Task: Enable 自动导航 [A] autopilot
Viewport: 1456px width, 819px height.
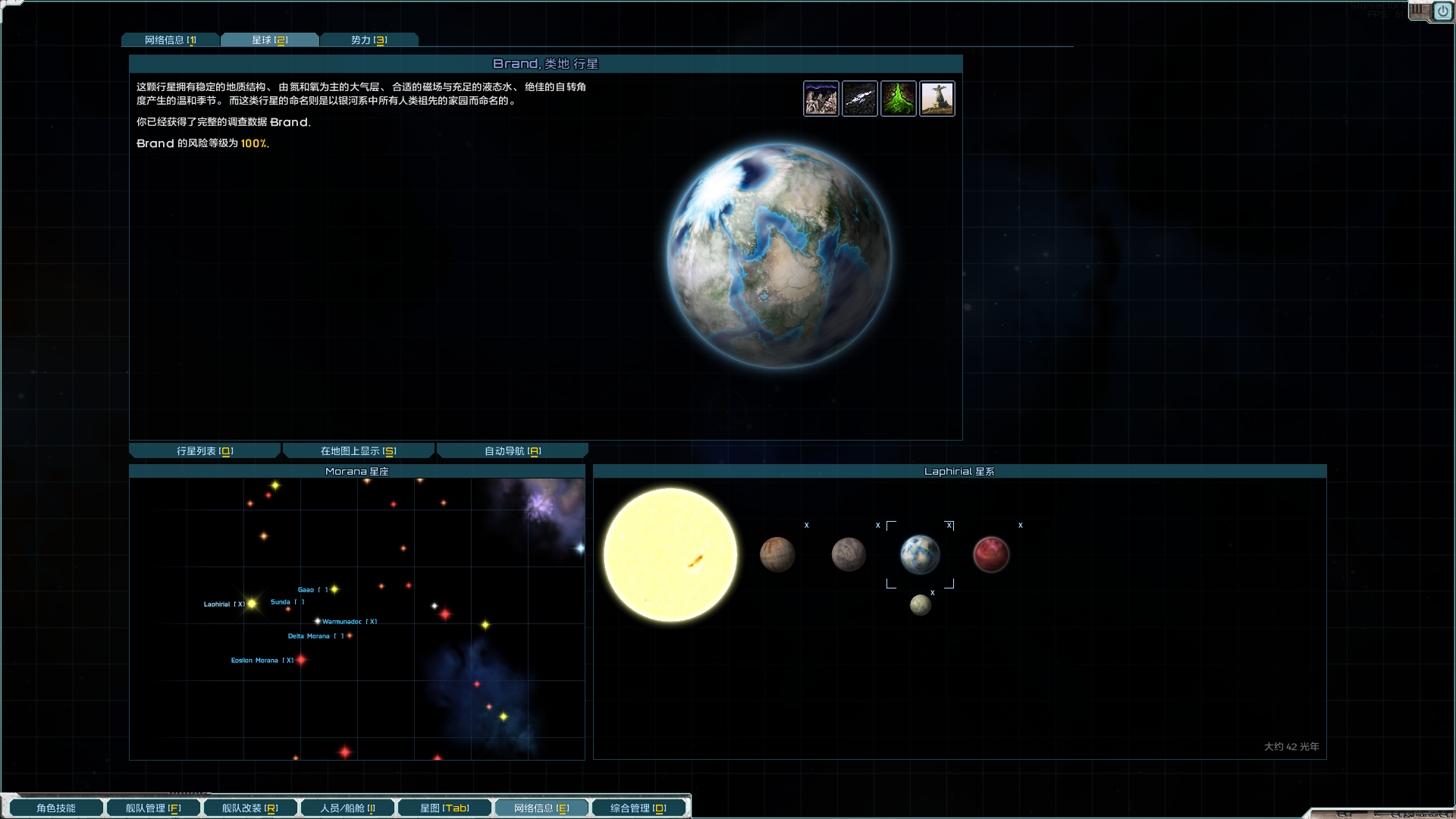Action: click(512, 450)
